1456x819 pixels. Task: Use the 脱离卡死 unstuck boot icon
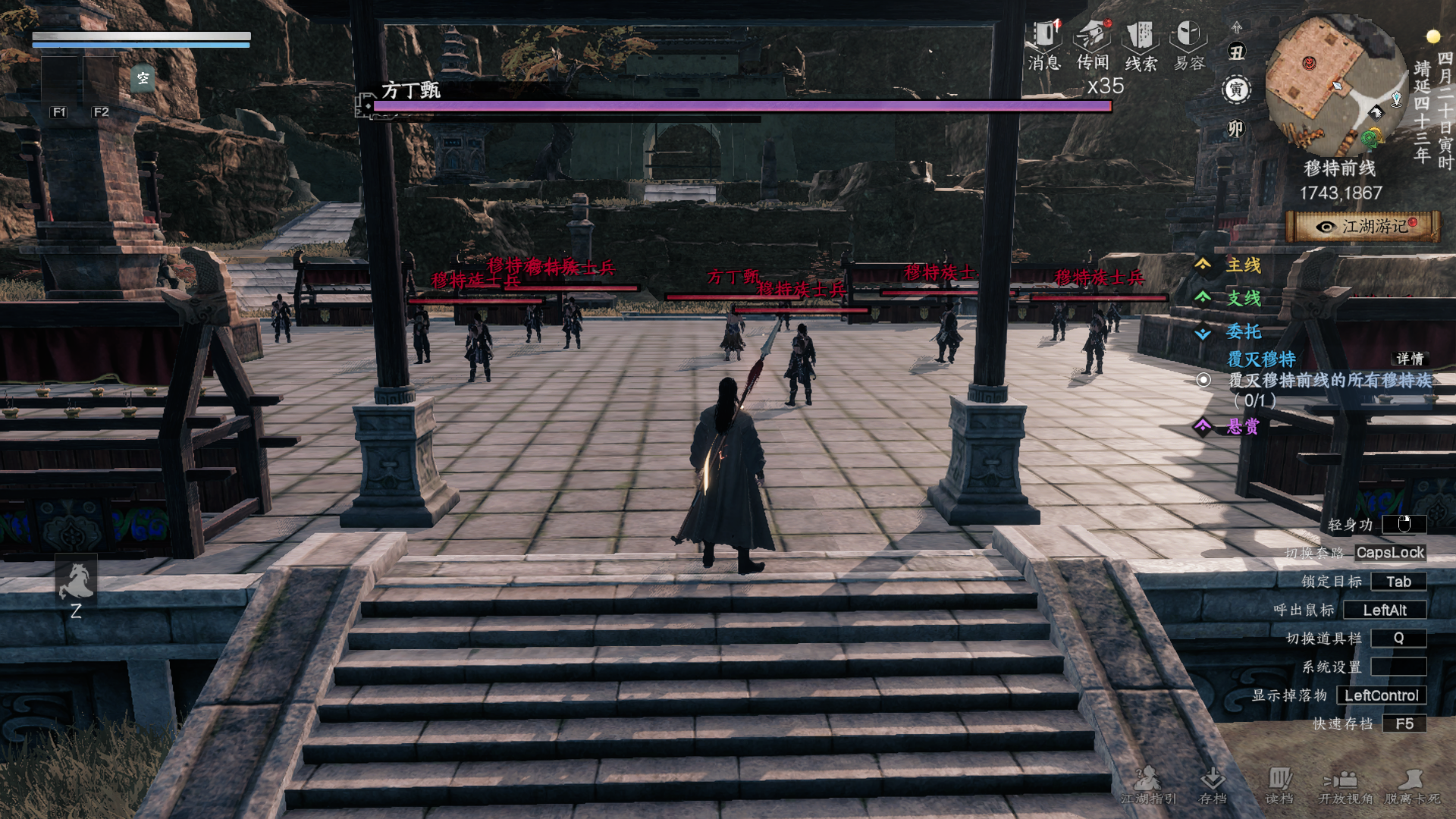tap(1411, 783)
